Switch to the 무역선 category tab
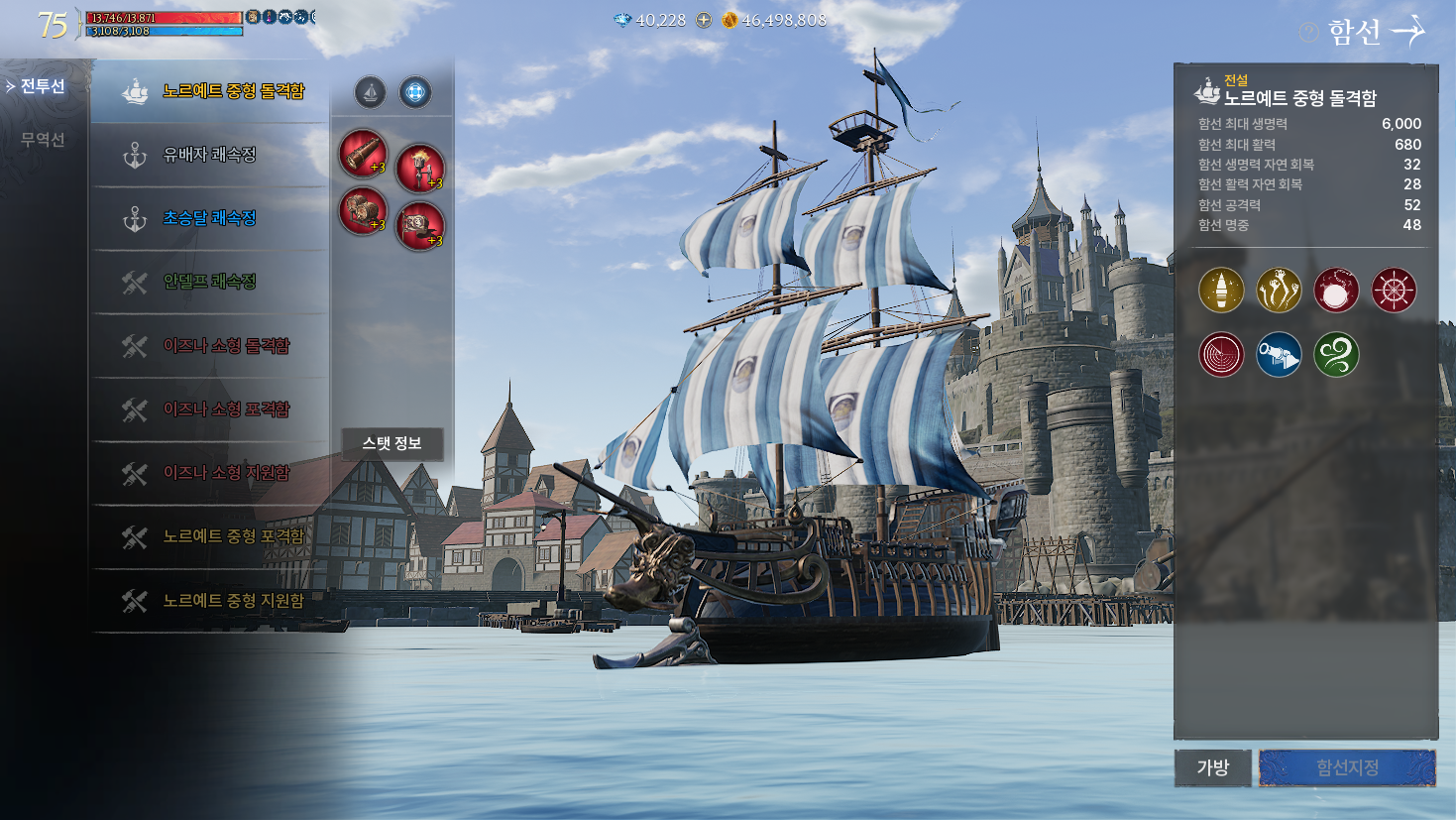Viewport: 1456px width, 820px height. pyautogui.click(x=43, y=140)
